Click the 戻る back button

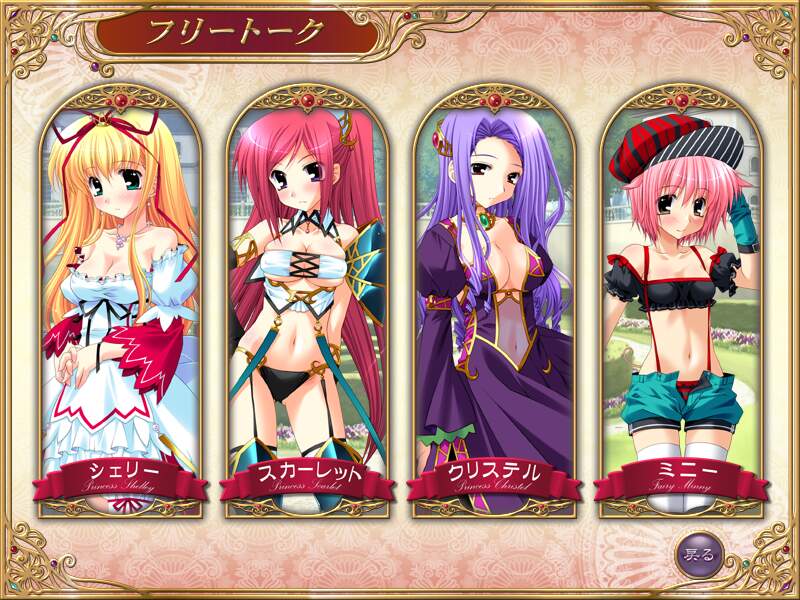pyautogui.click(x=698, y=553)
